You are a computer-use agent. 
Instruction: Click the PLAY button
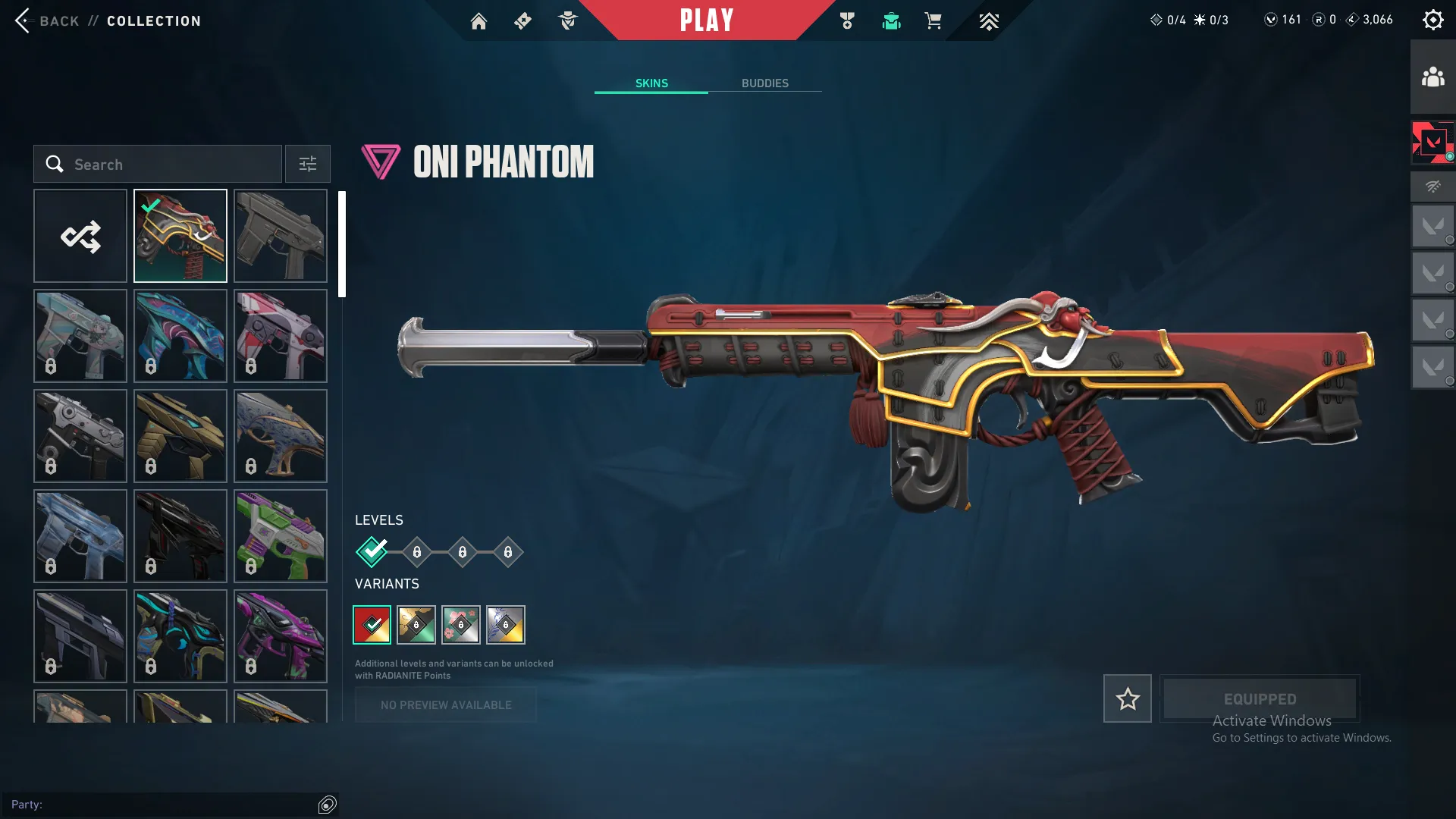click(707, 20)
